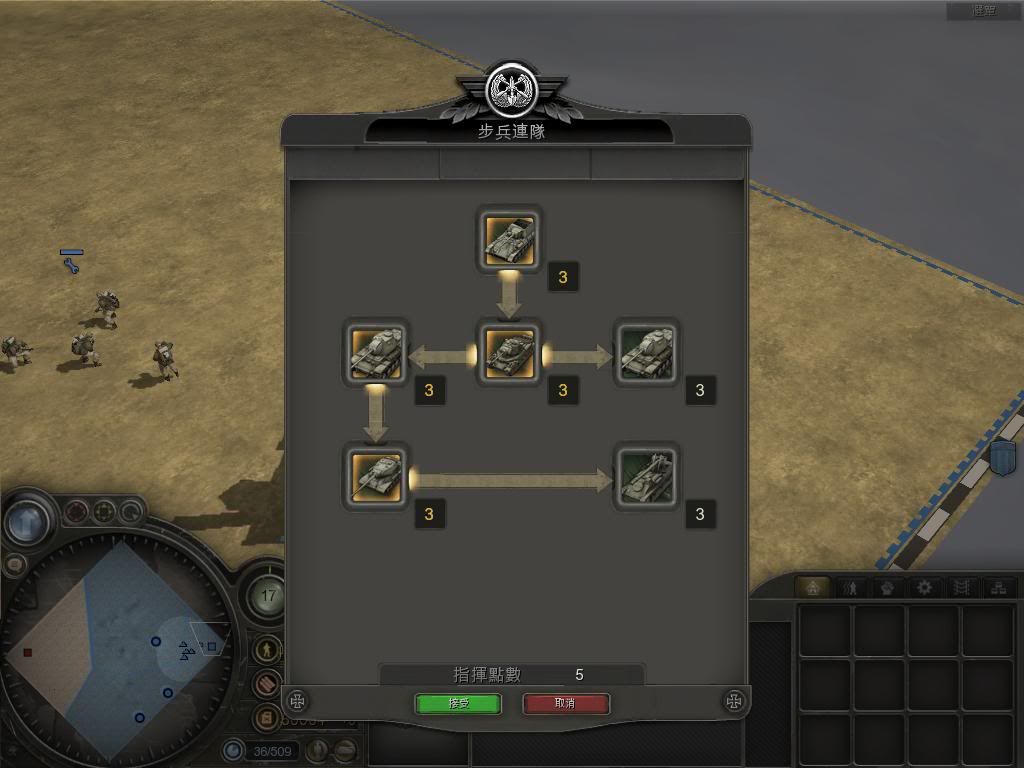The height and width of the screenshot is (768, 1024).
Task: Select the highlighted left-middle tank upgrade
Action: 375,353
